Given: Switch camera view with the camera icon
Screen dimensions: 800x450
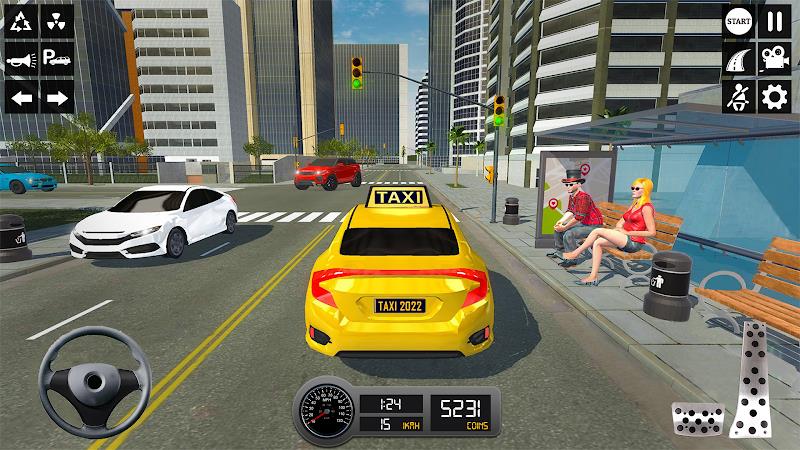Looking at the screenshot, I should [775, 59].
